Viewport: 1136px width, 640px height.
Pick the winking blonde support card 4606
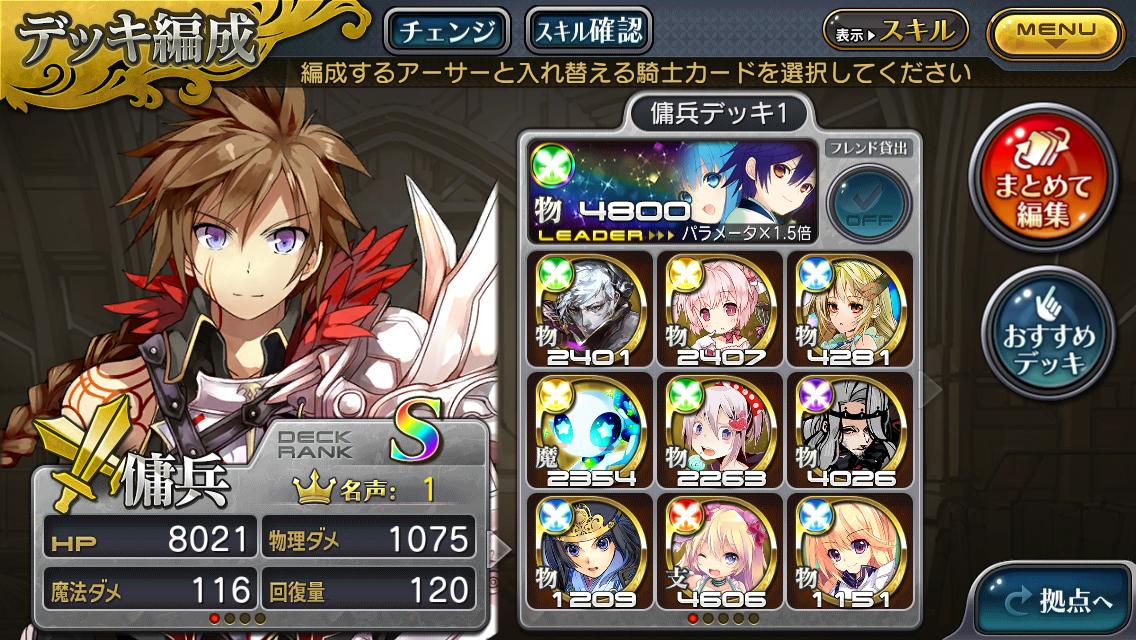click(719, 549)
